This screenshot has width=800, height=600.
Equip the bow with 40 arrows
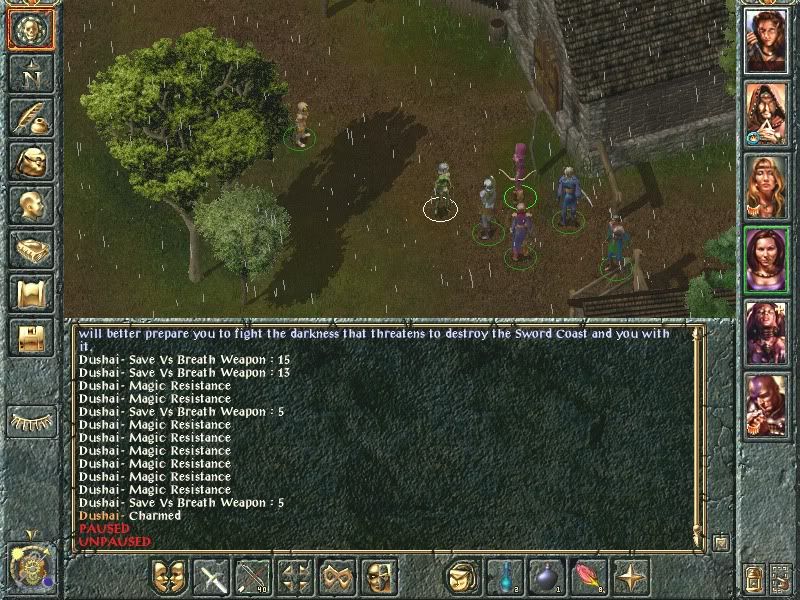point(254,577)
